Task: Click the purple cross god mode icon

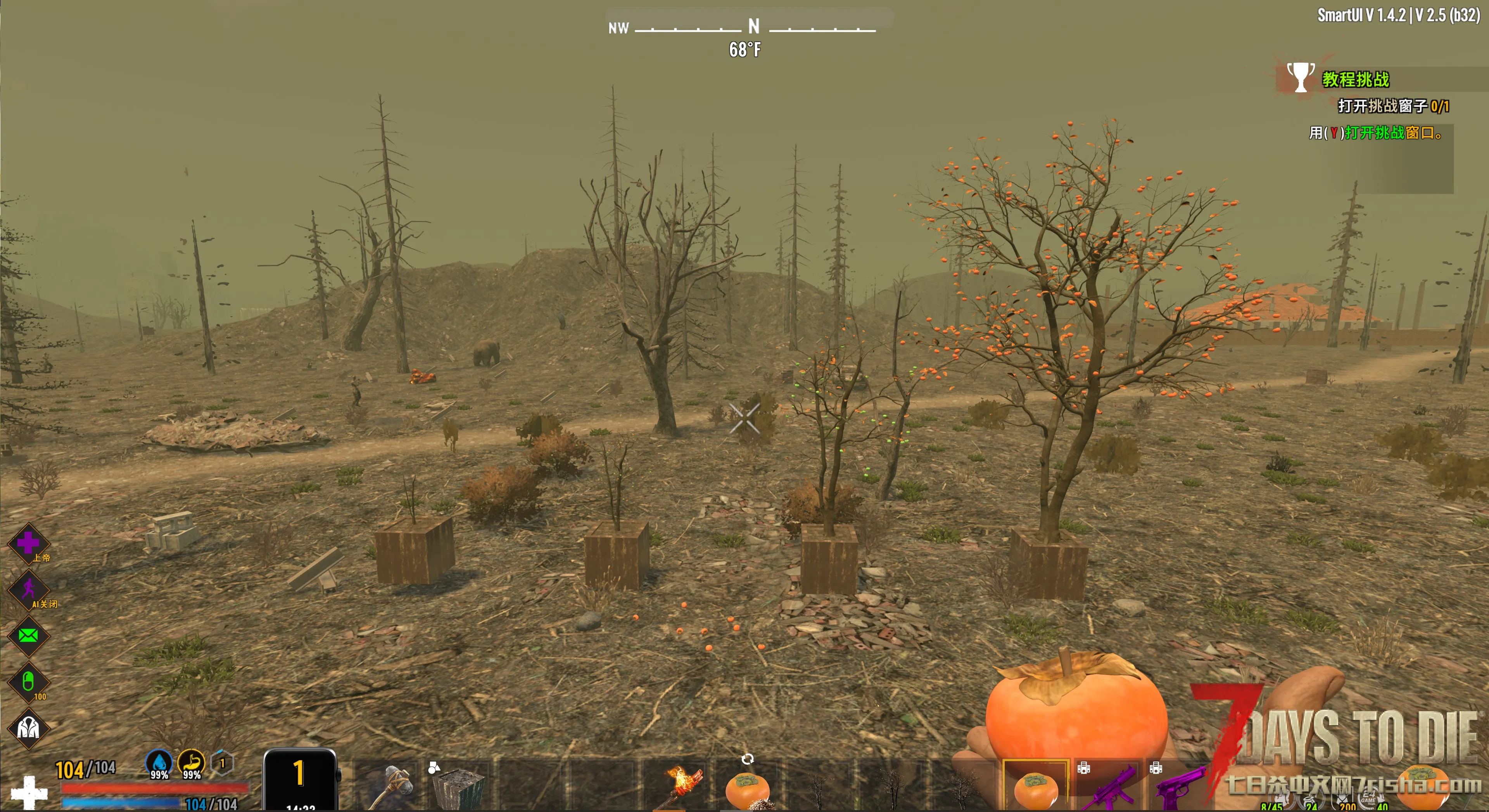Action: [x=28, y=543]
